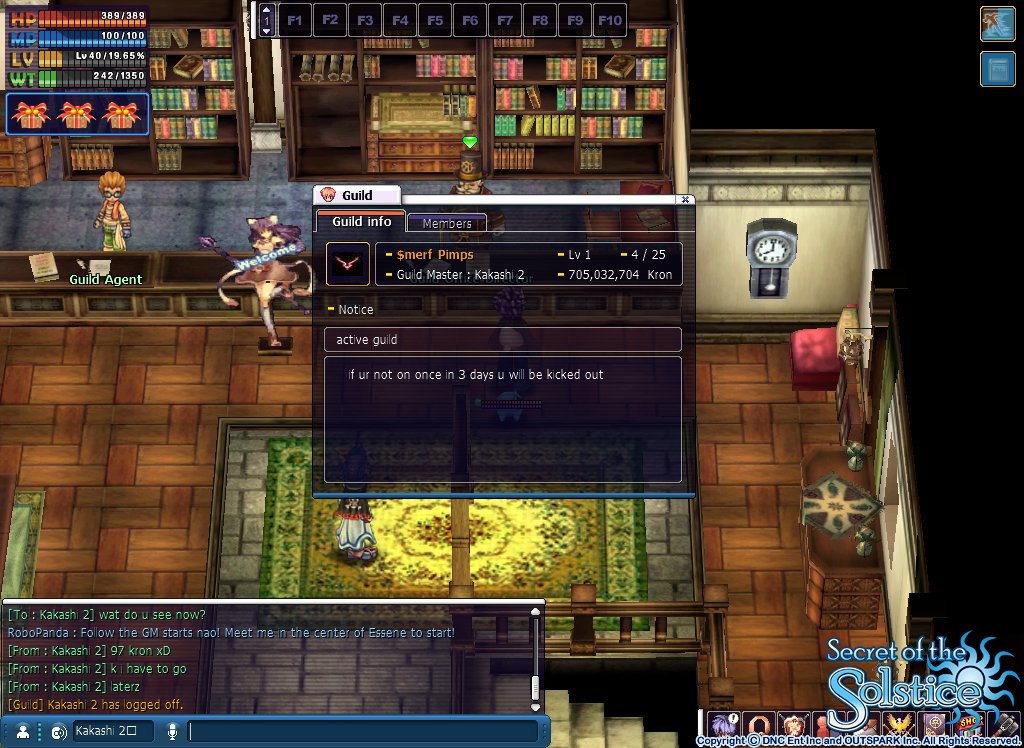The width and height of the screenshot is (1024, 748).
Task: Select the Guild info tab
Action: pos(361,222)
